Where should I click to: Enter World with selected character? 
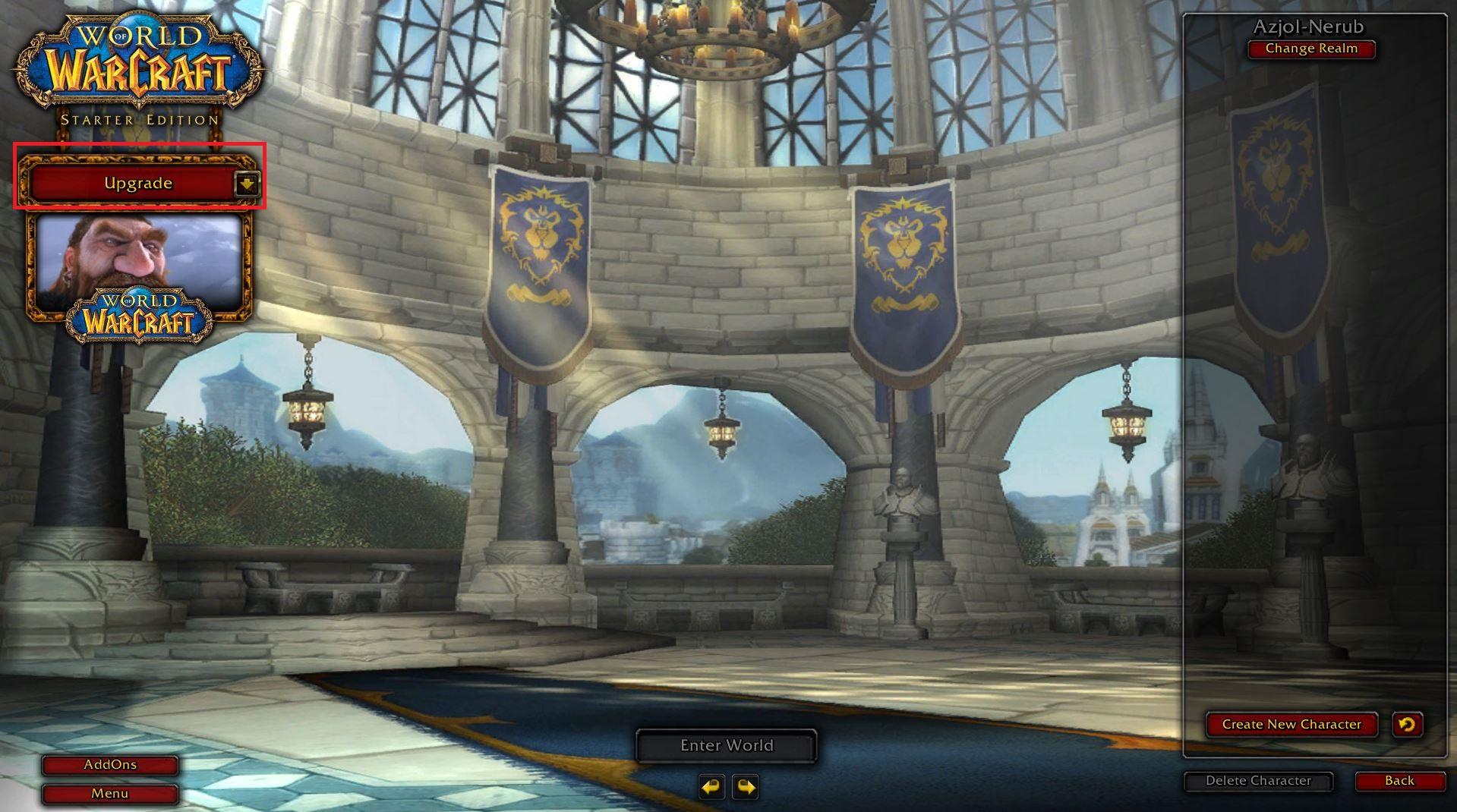click(726, 745)
